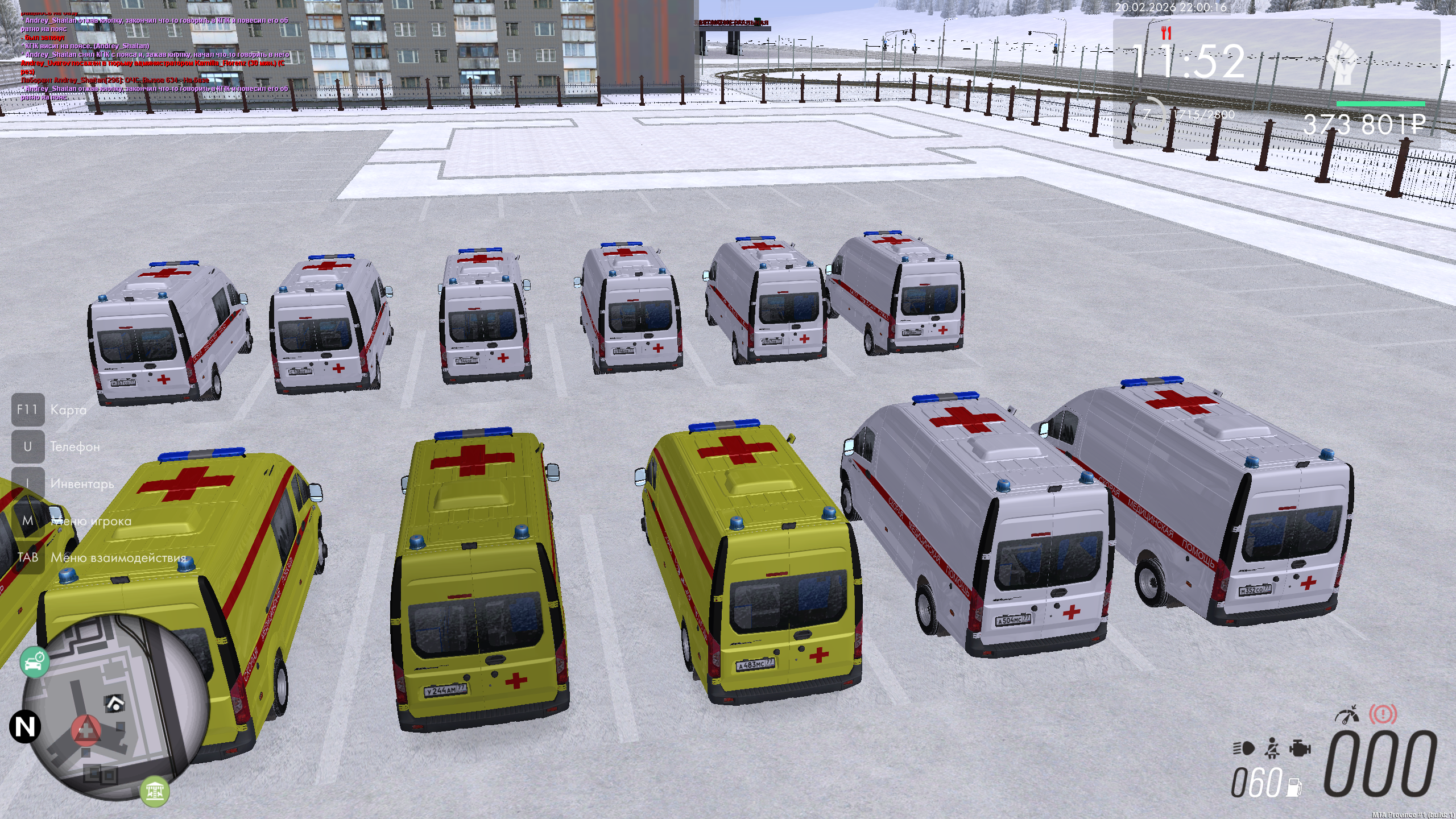Click the circular minimap

[x=117, y=707]
